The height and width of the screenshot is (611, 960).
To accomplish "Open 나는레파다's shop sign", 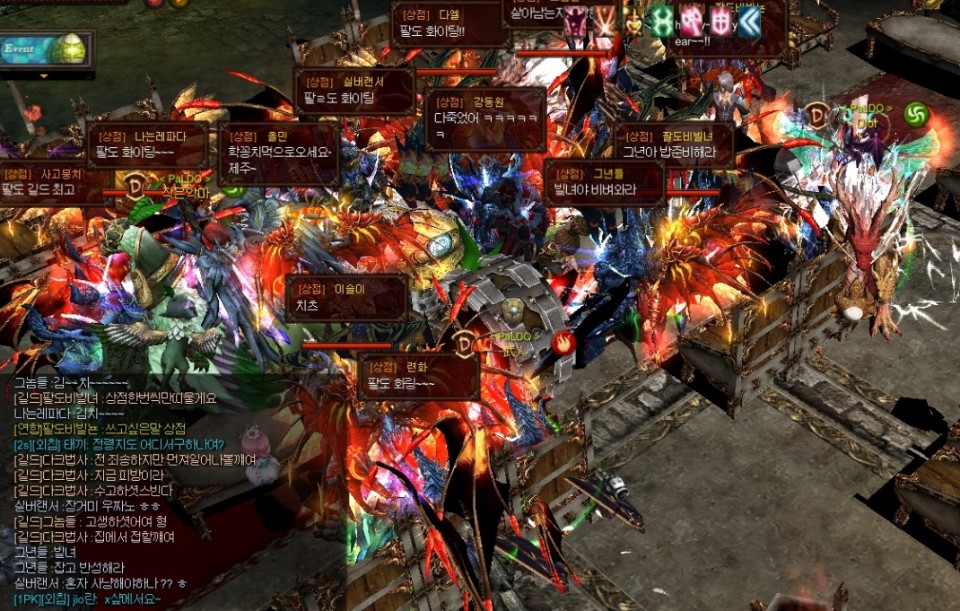I will click(x=148, y=145).
